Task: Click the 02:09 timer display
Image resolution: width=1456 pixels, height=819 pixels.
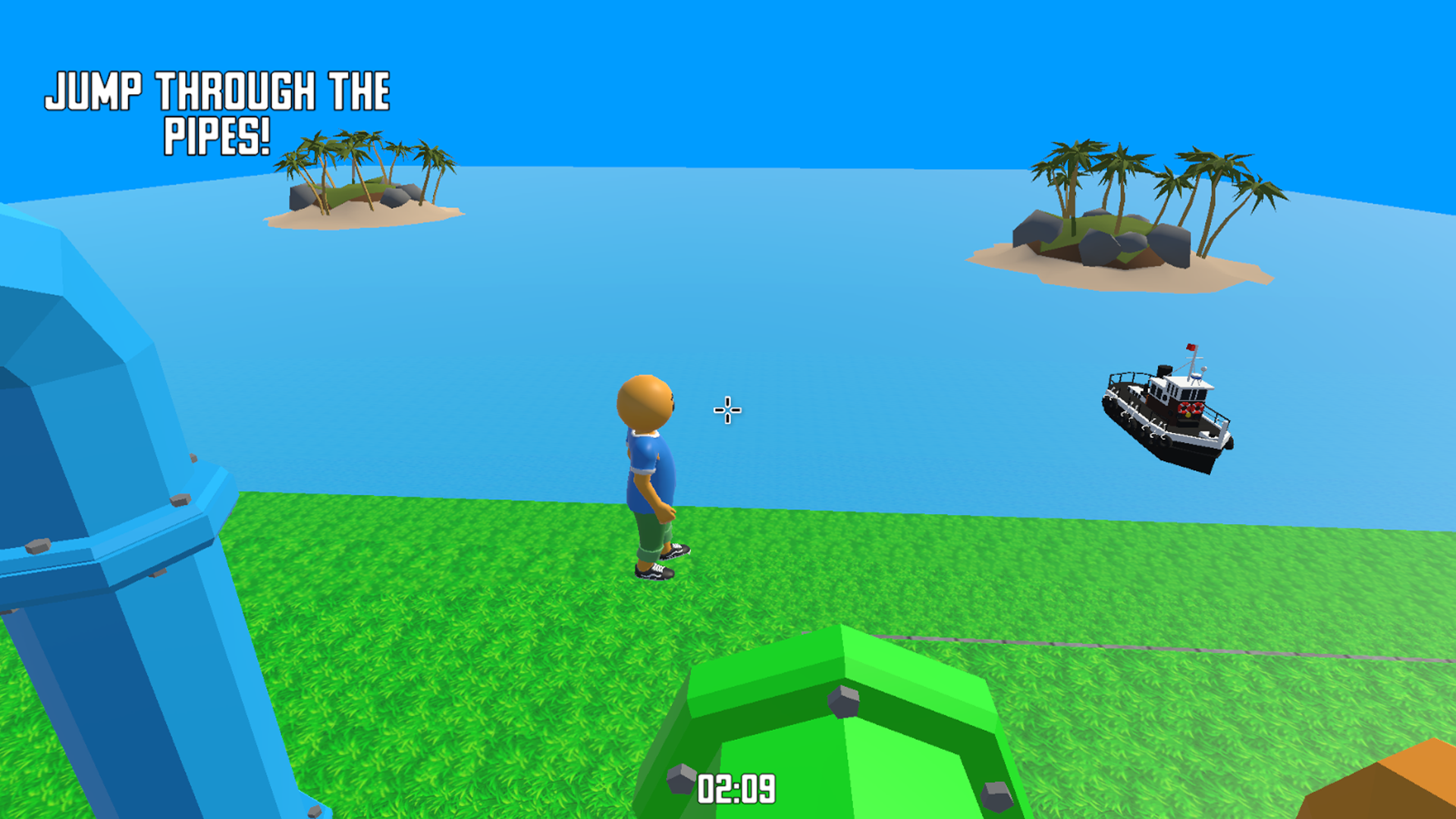Action: [x=737, y=786]
